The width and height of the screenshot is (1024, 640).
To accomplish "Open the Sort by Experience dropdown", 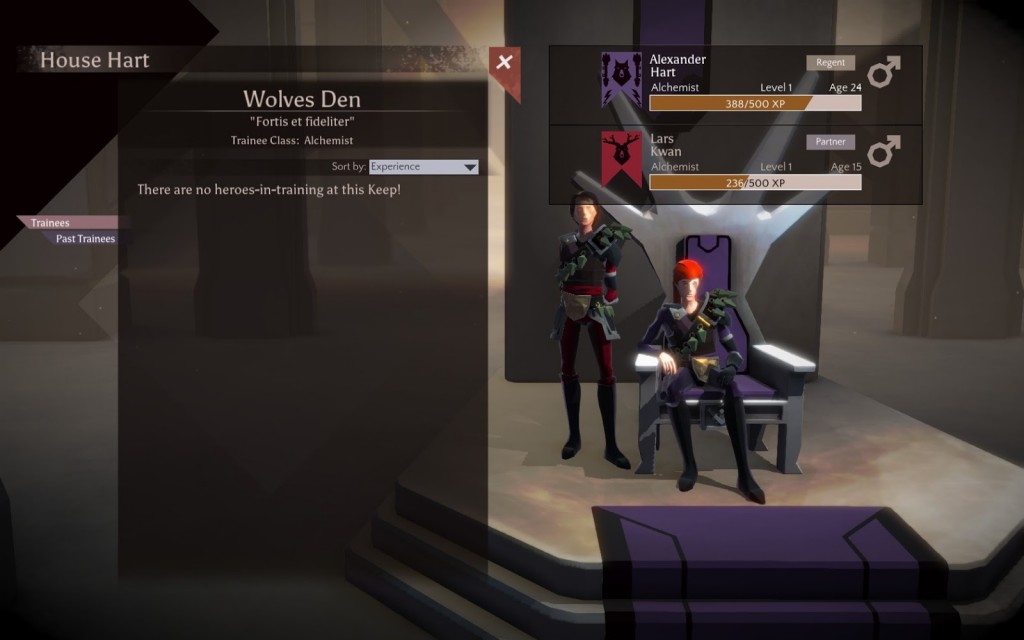I will [423, 167].
